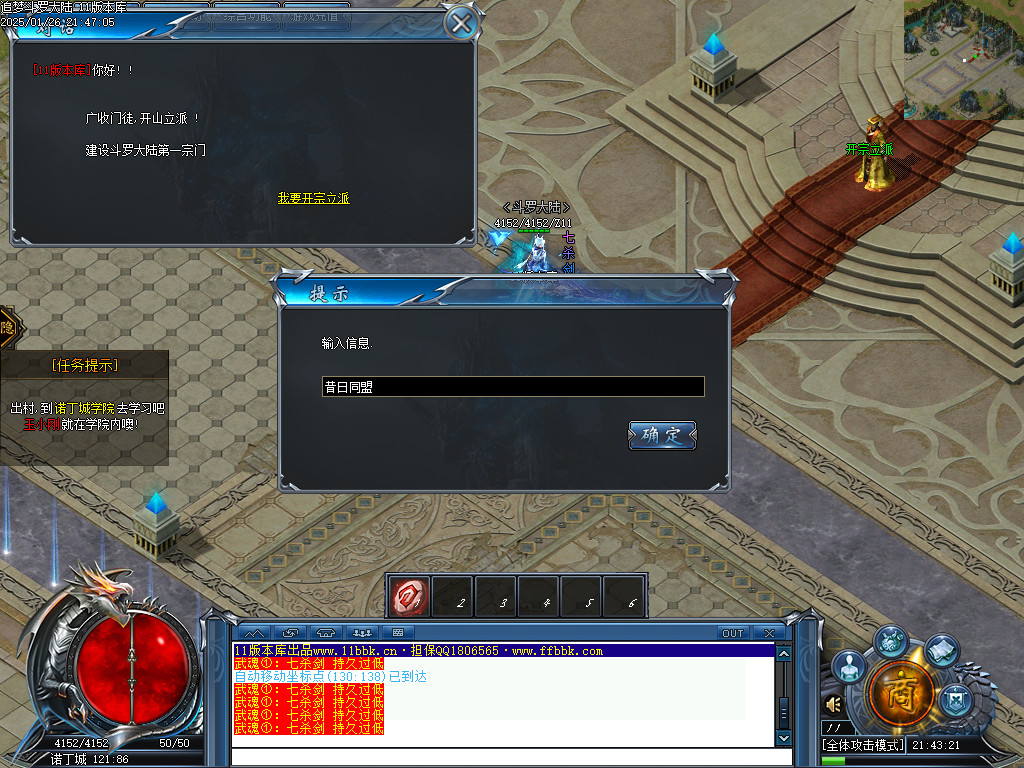Close the chat panel with its X
Viewport: 1024px width, 768px height.
click(768, 633)
